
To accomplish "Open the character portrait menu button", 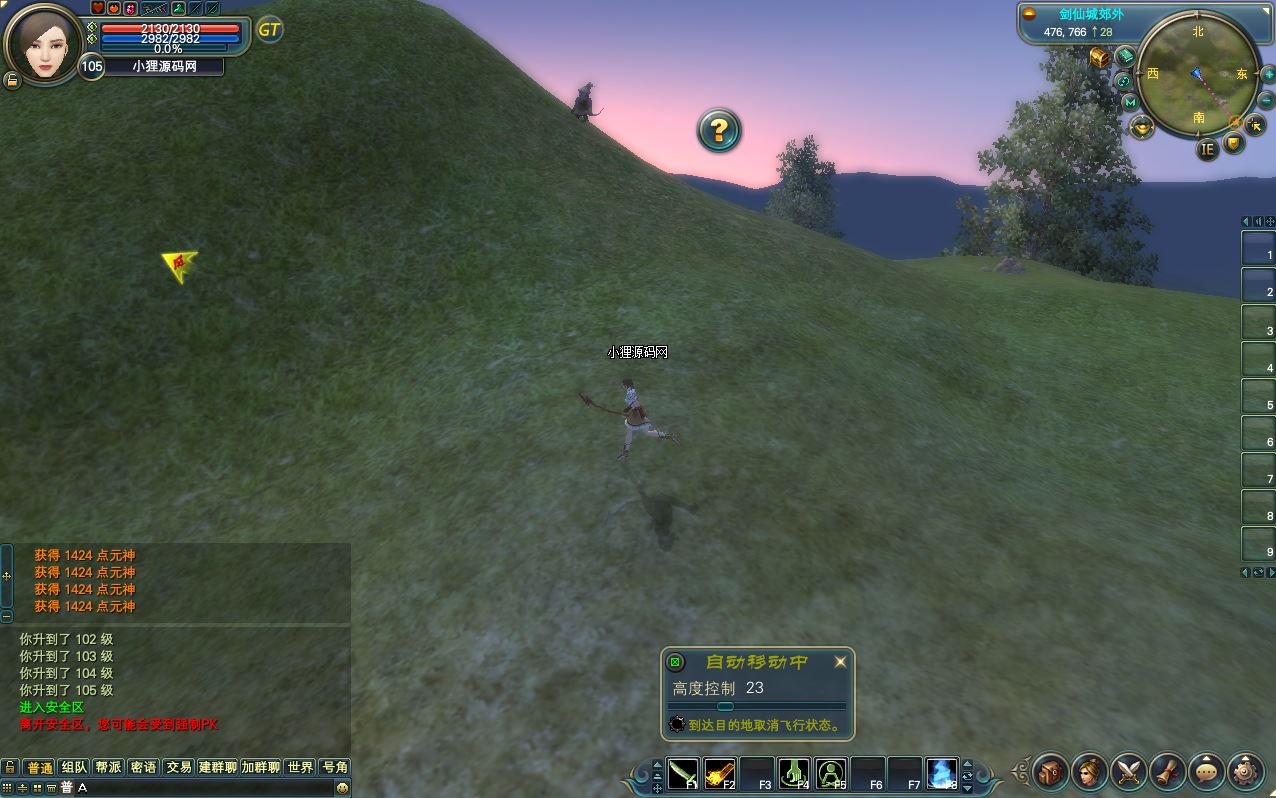I will click(x=1089, y=771).
